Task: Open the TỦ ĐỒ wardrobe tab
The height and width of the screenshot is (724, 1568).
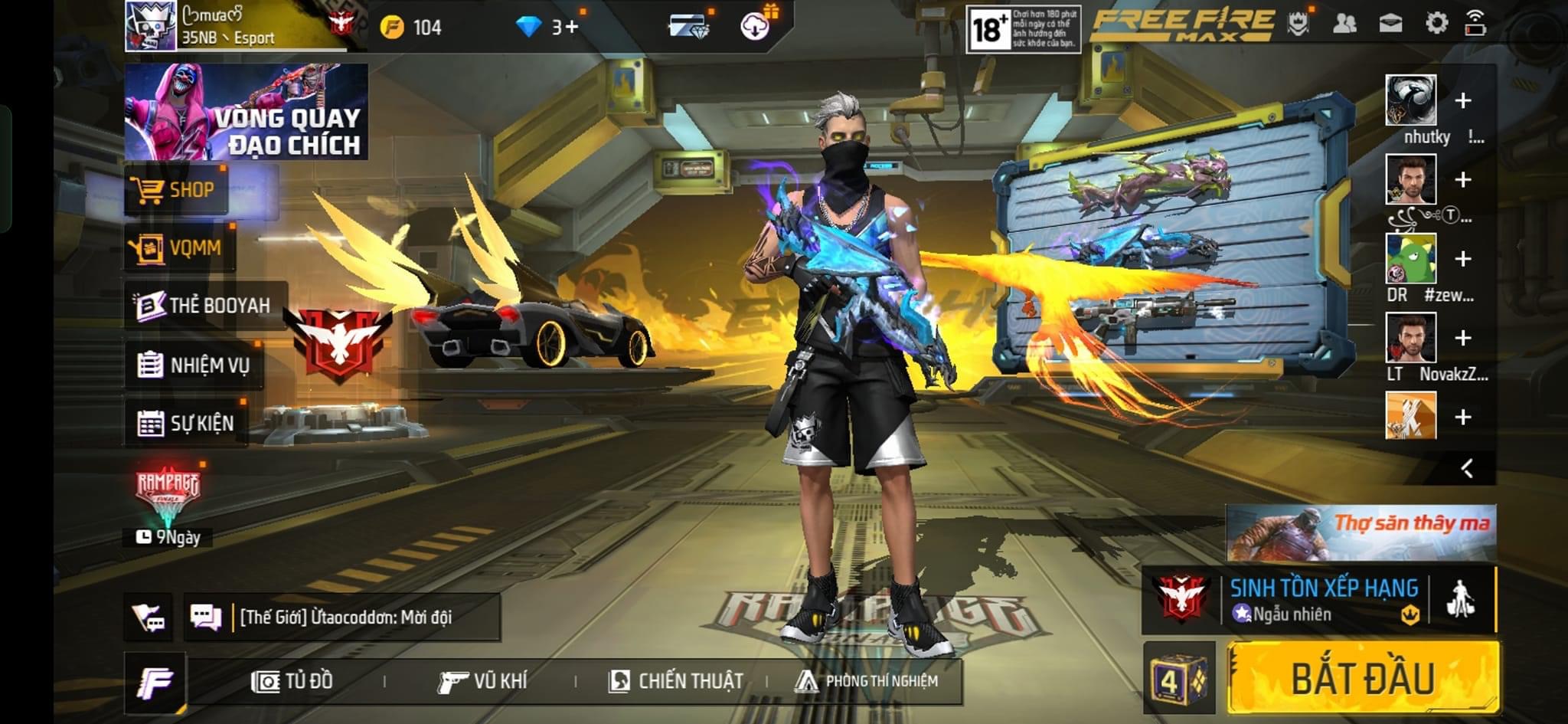Action: pos(292,680)
